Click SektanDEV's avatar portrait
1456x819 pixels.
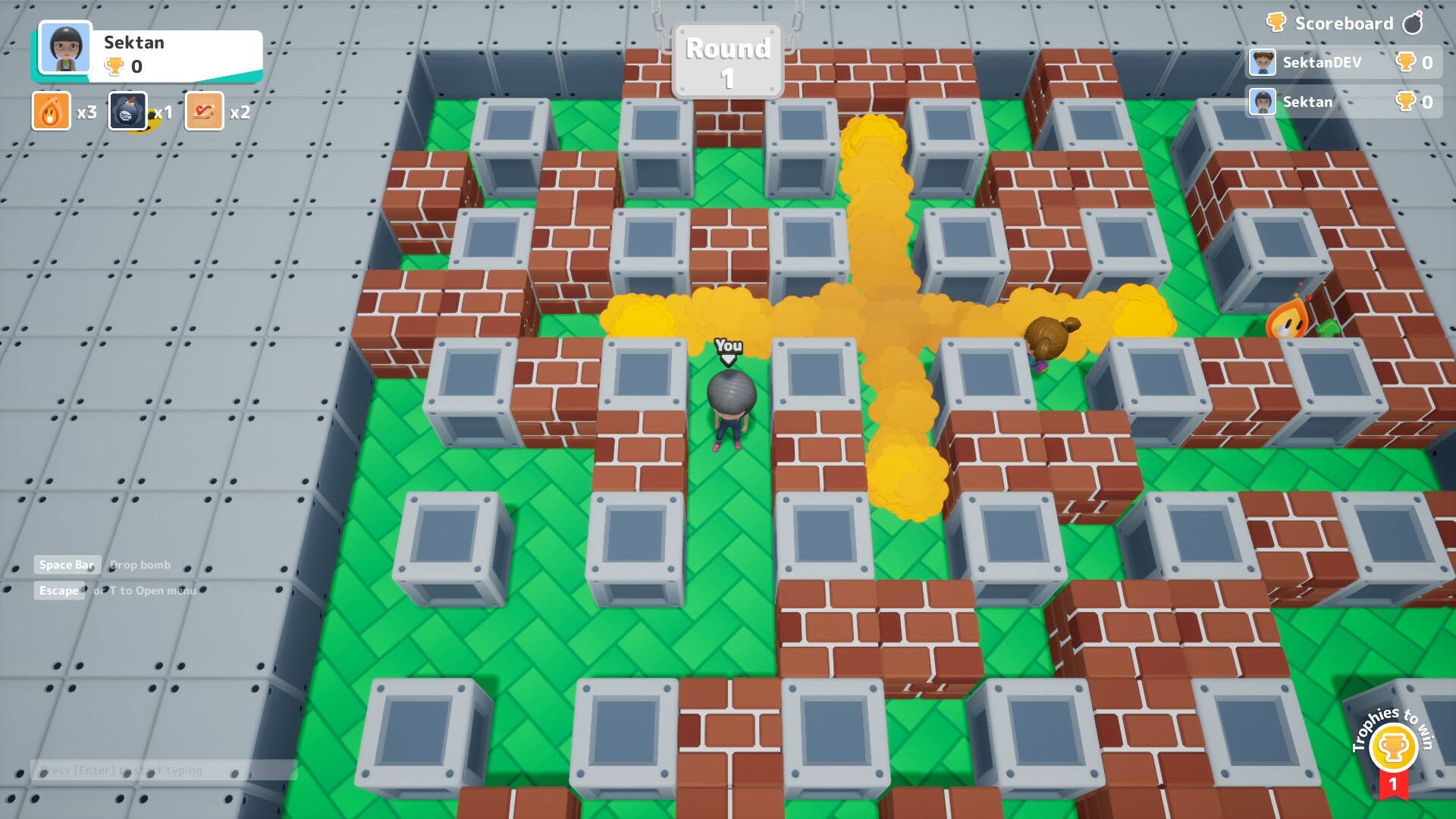pyautogui.click(x=1262, y=64)
